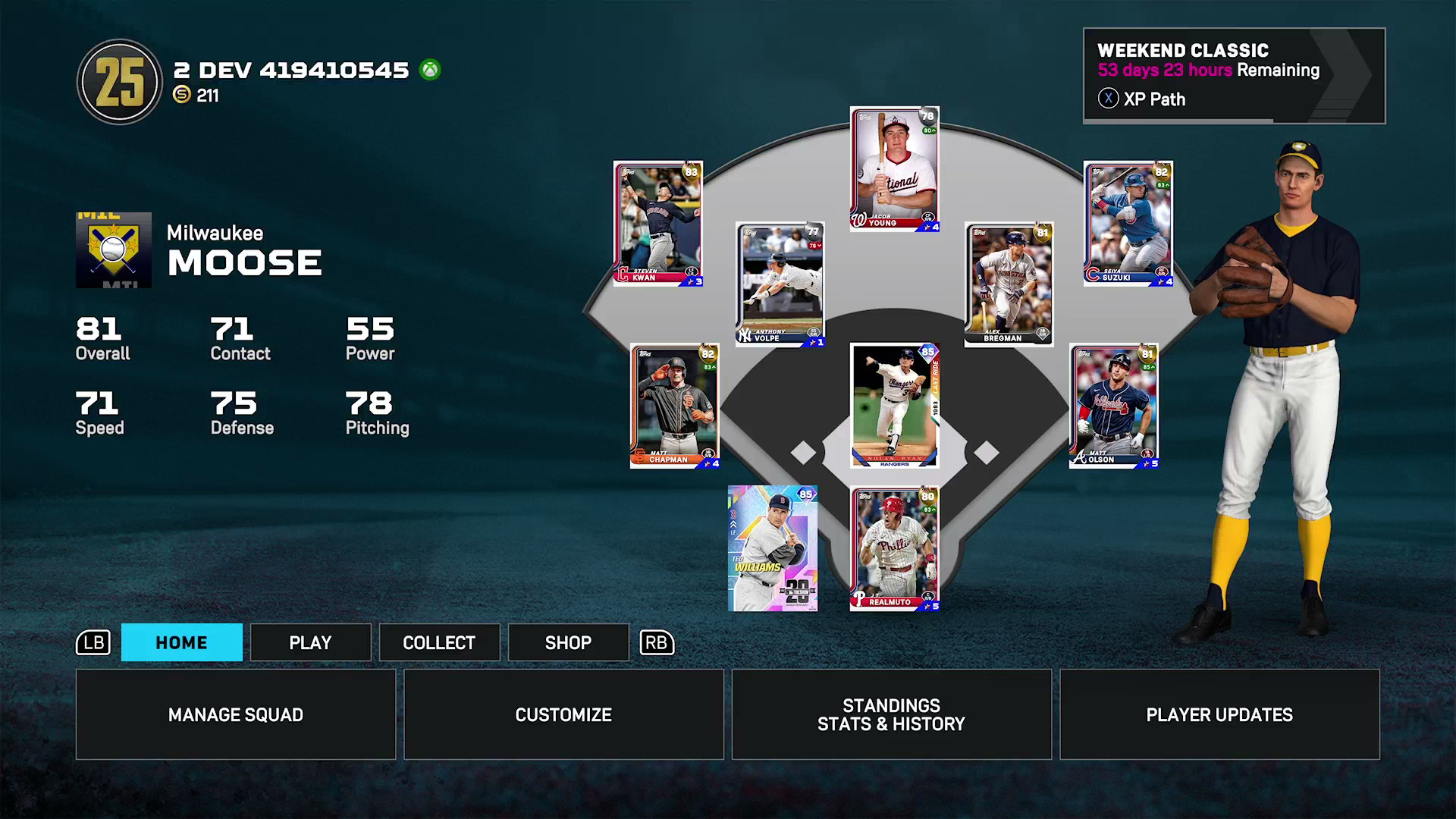
Task: Click the Milwaukee Moose team logo
Action: click(114, 250)
